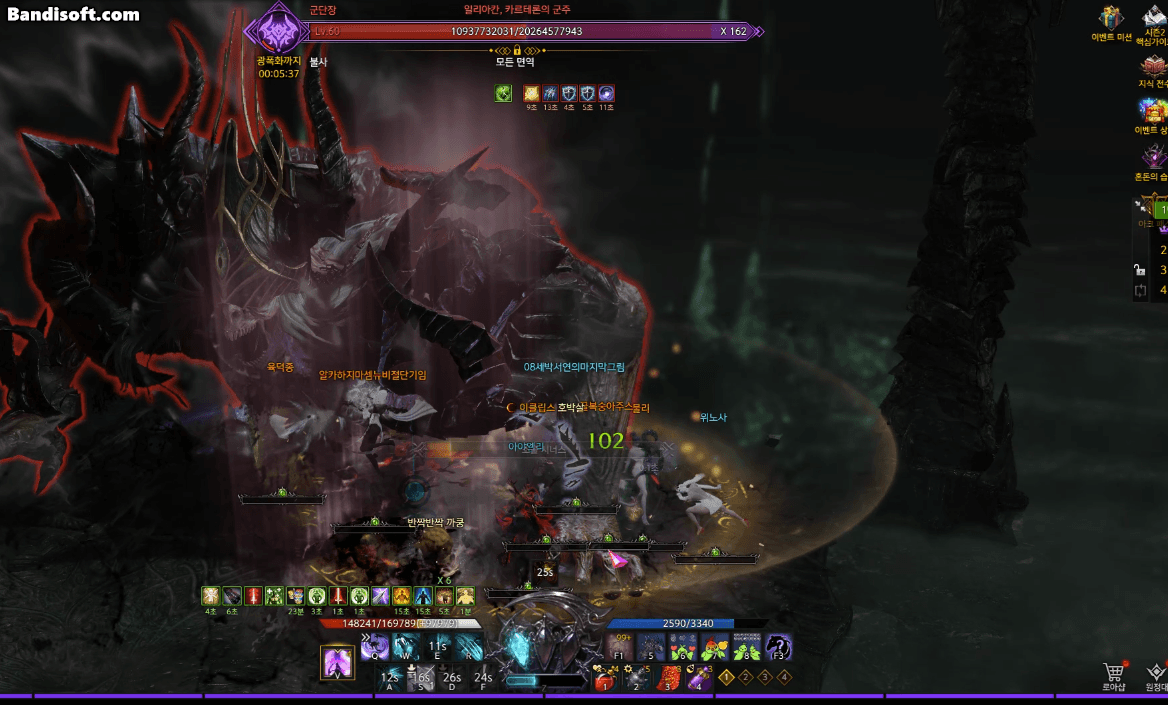This screenshot has width=1168, height=705.
Task: Open the 이벤트 미션 gift box icon
Action: pos(1111,19)
